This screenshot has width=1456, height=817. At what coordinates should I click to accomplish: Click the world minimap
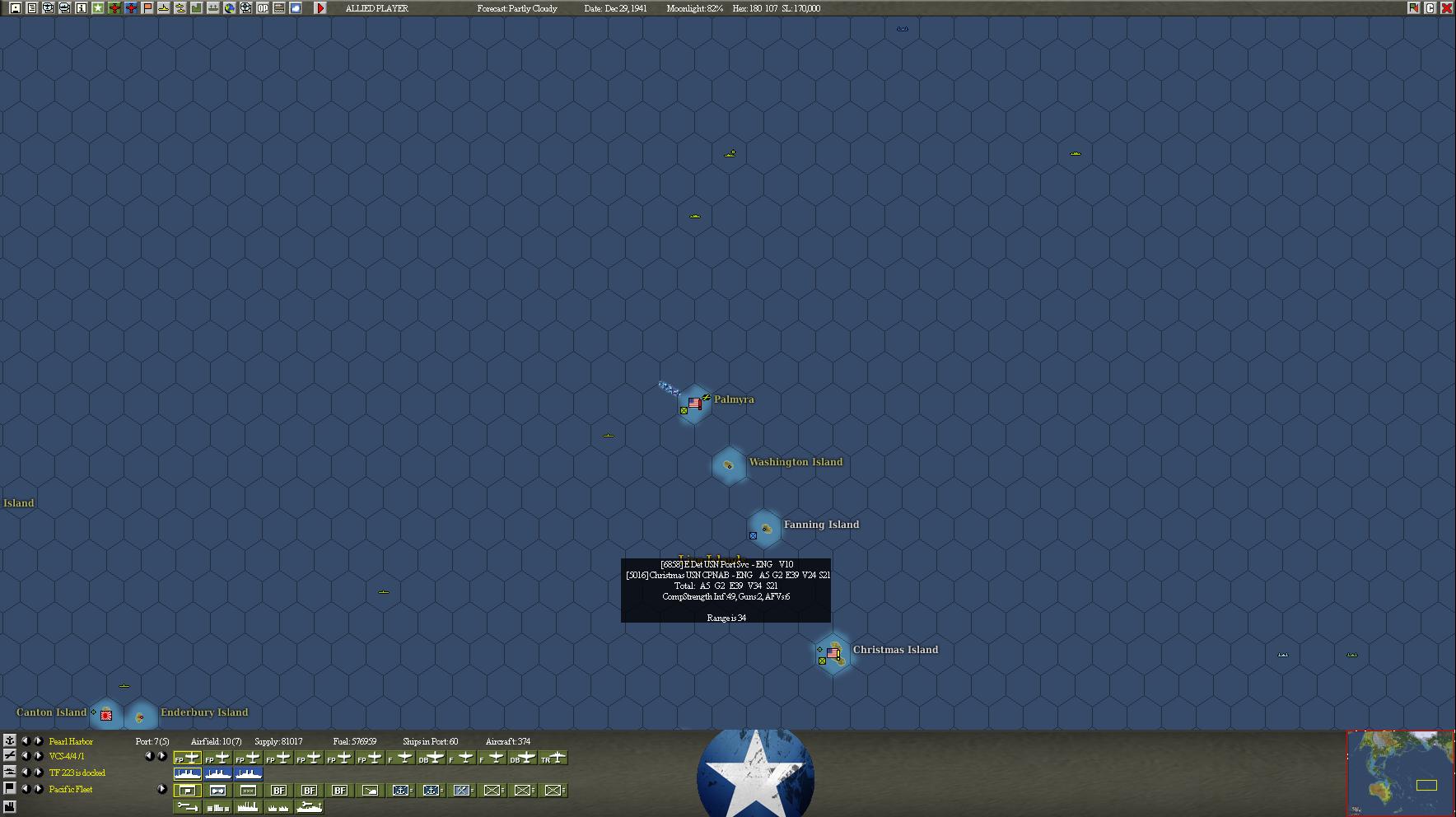tap(1400, 773)
